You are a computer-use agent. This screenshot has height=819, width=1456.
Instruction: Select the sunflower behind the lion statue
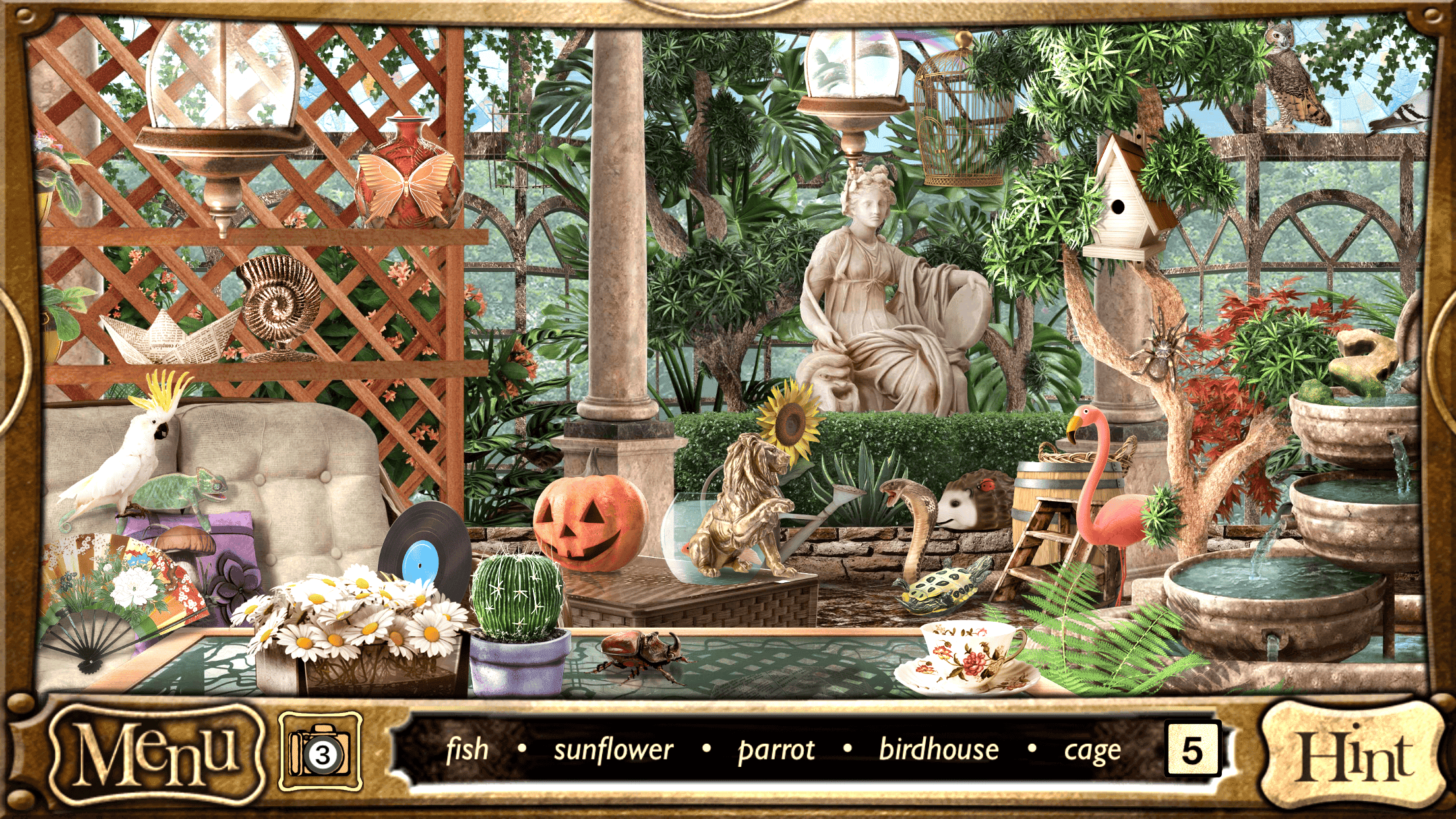click(x=789, y=423)
